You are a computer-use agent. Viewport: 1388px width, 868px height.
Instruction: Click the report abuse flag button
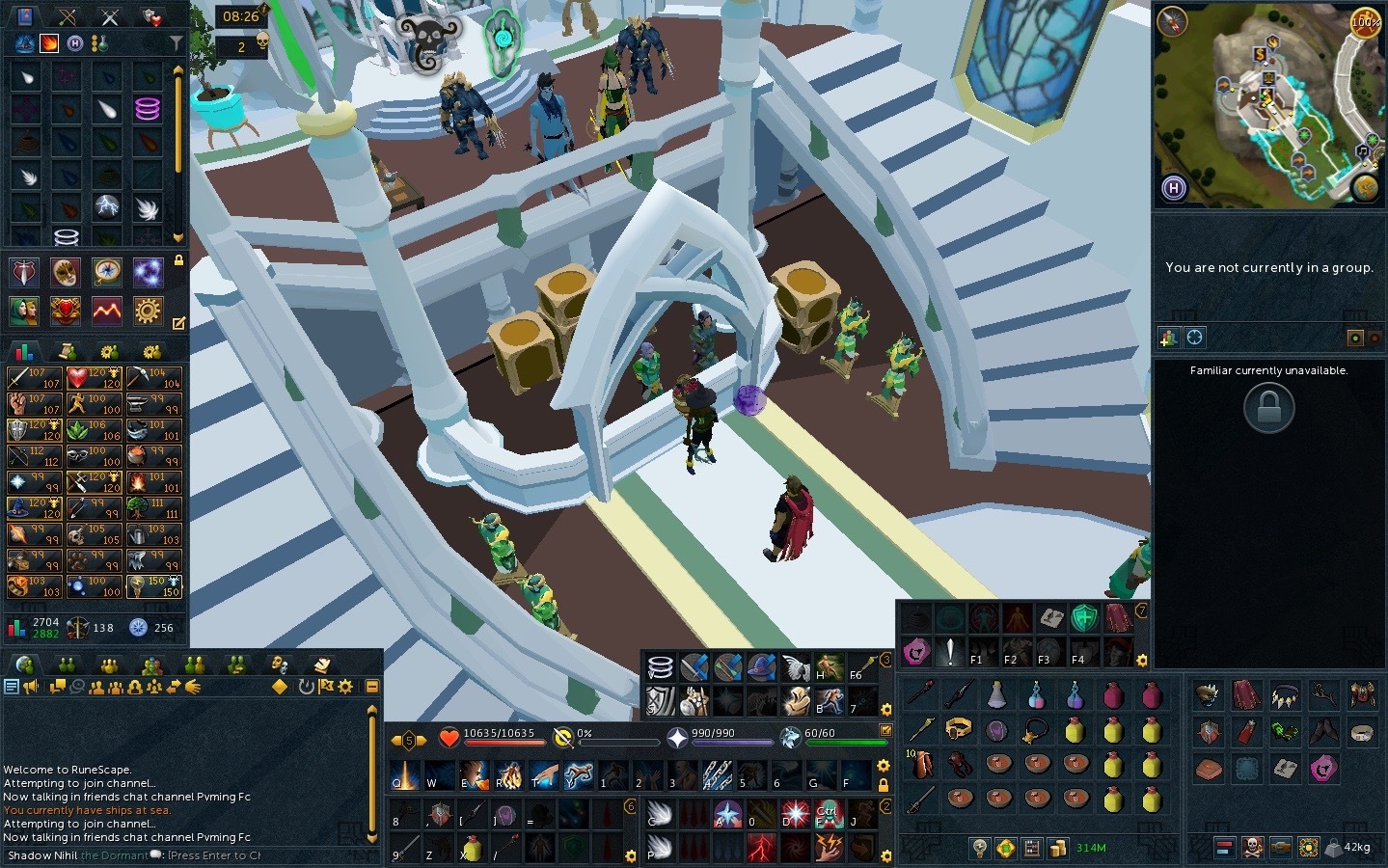[x=326, y=688]
